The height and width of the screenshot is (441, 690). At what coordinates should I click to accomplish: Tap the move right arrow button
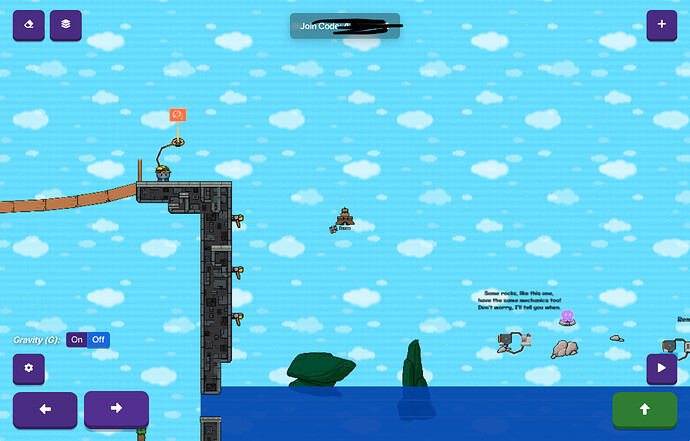pos(116,409)
